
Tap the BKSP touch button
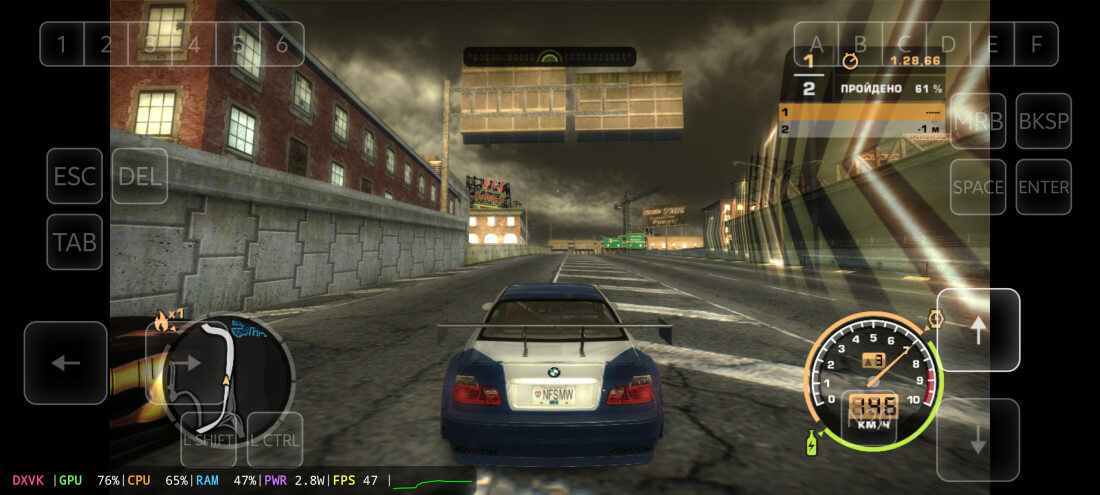pyautogui.click(x=1043, y=121)
